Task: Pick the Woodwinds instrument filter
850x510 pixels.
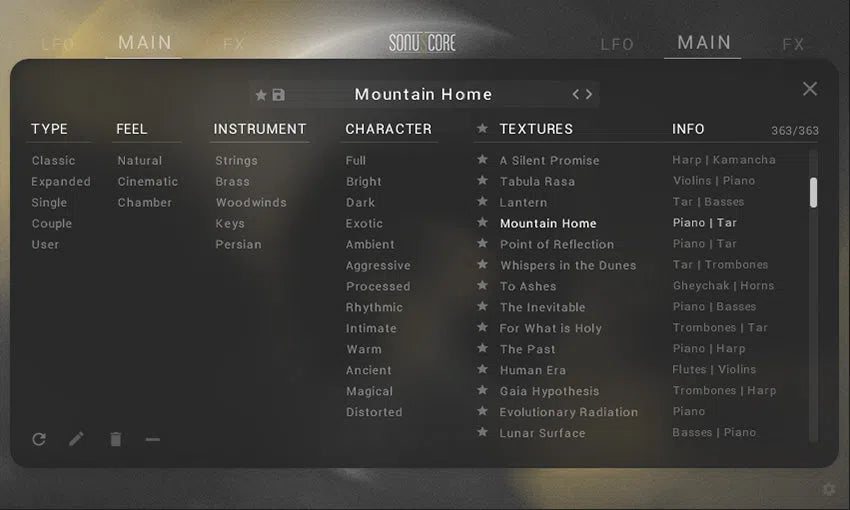Action: (250, 202)
